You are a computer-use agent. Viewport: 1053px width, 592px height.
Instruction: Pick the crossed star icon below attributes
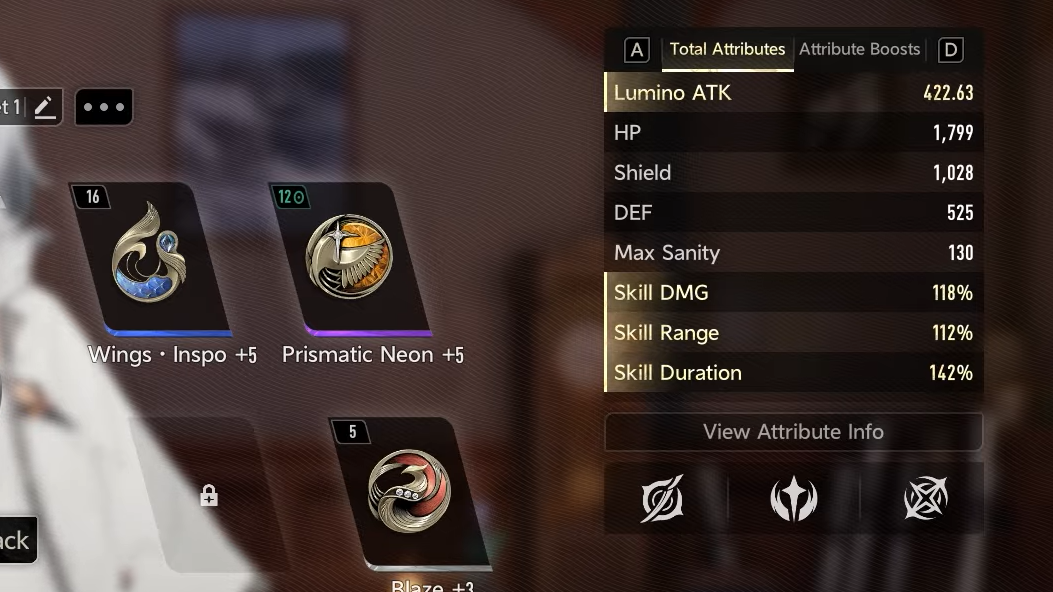click(x=925, y=498)
